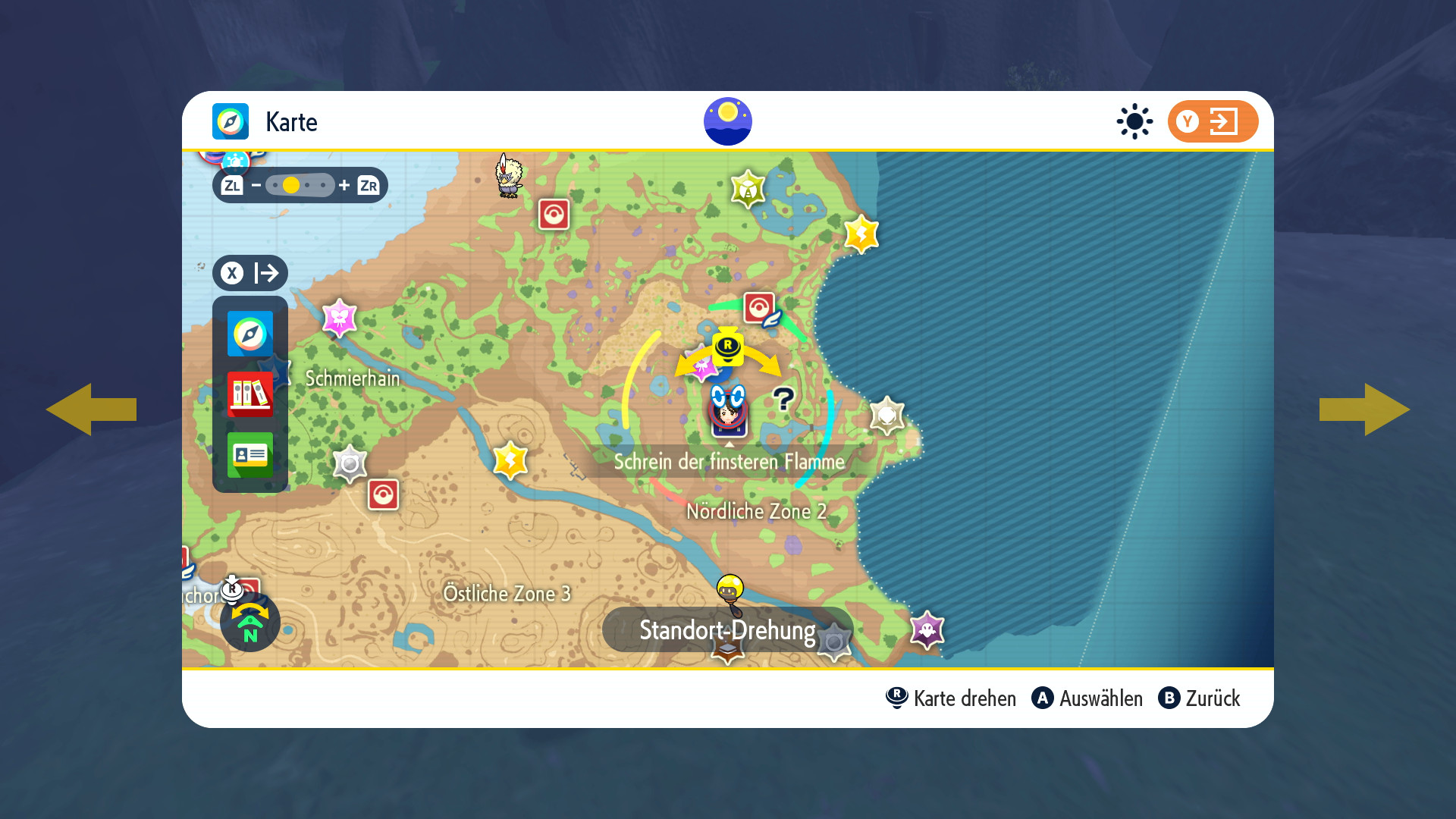Open the trainer profile card app
The image size is (1456, 819).
pyautogui.click(x=250, y=454)
